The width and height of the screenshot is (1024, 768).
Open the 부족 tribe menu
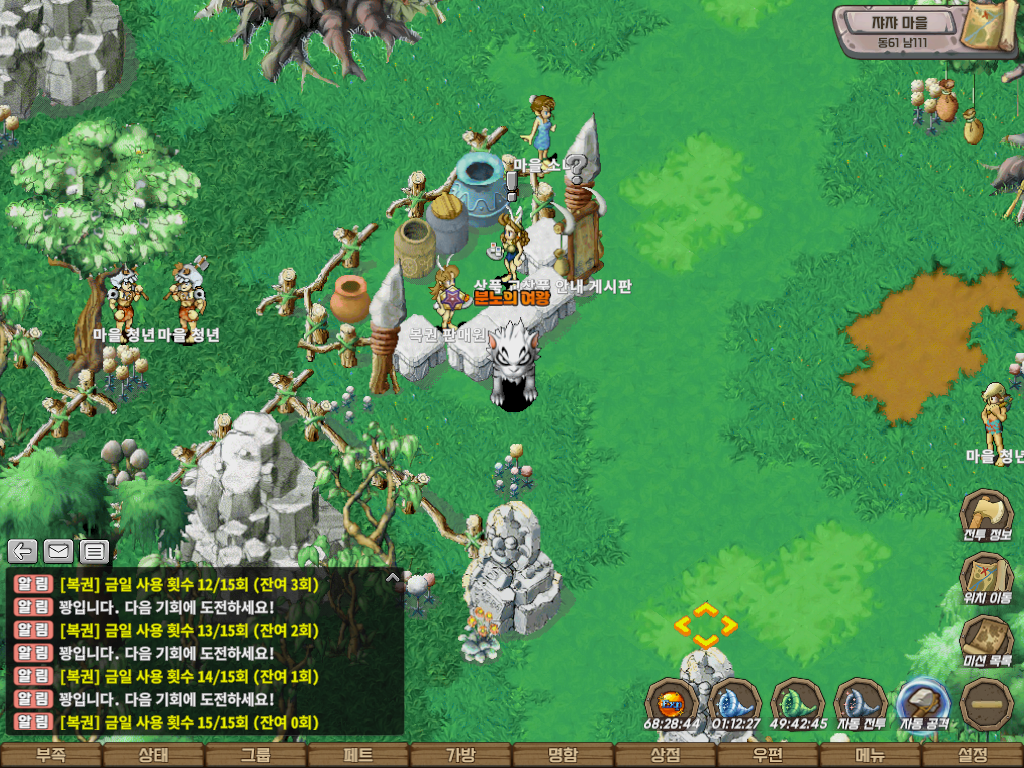[x=51, y=756]
